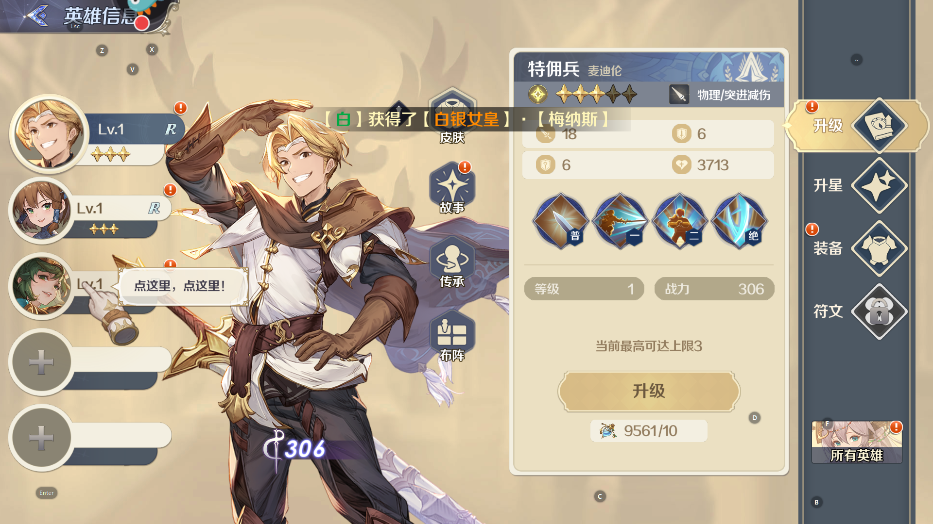Image resolution: width=933 pixels, height=524 pixels.
Task: Open the 故事 story button
Action: pyautogui.click(x=452, y=189)
